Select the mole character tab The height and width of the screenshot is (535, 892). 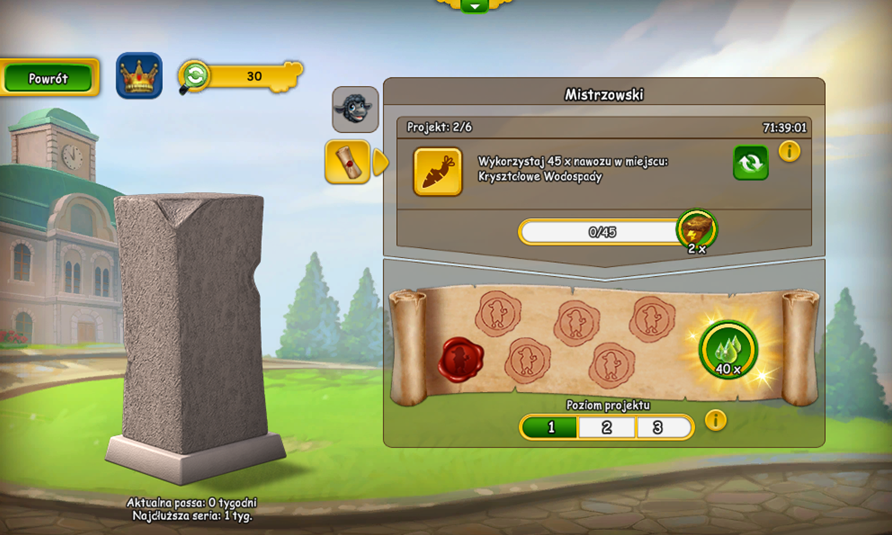coord(355,109)
